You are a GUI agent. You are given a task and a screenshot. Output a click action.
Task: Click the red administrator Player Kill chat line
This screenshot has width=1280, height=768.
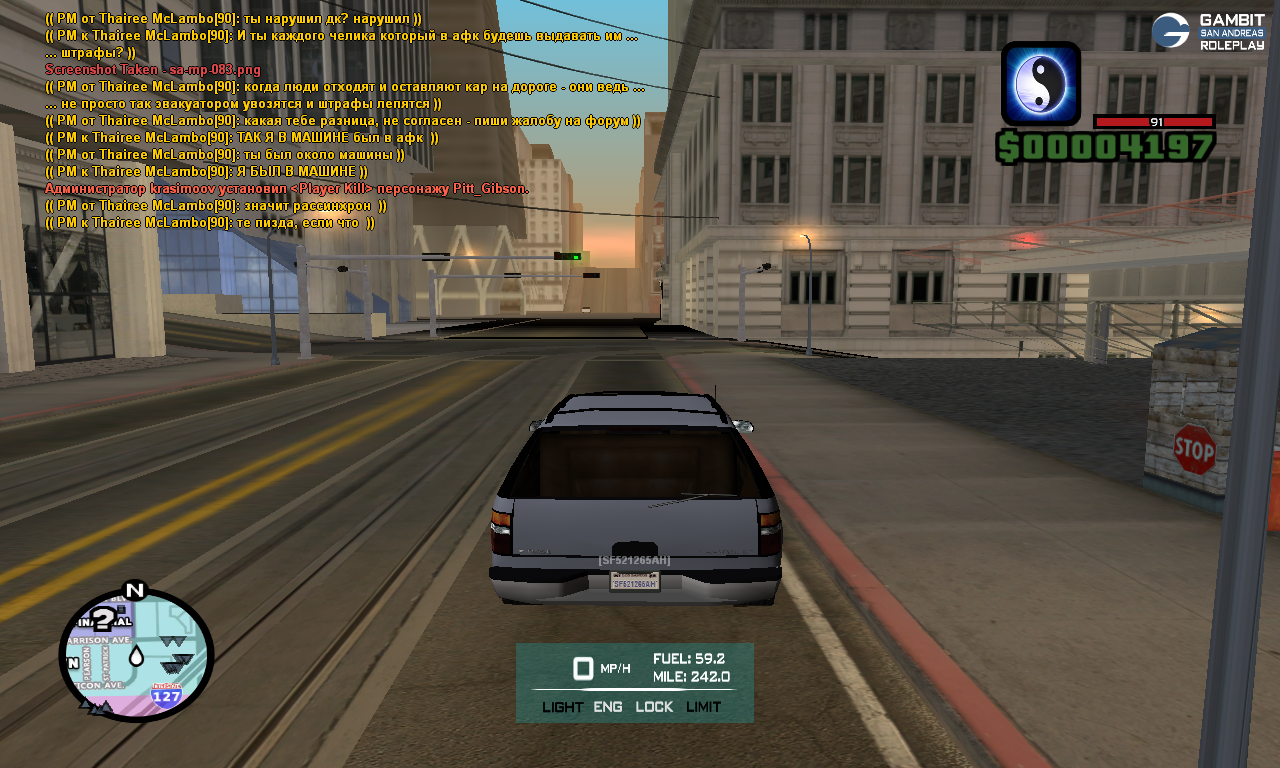[287, 188]
